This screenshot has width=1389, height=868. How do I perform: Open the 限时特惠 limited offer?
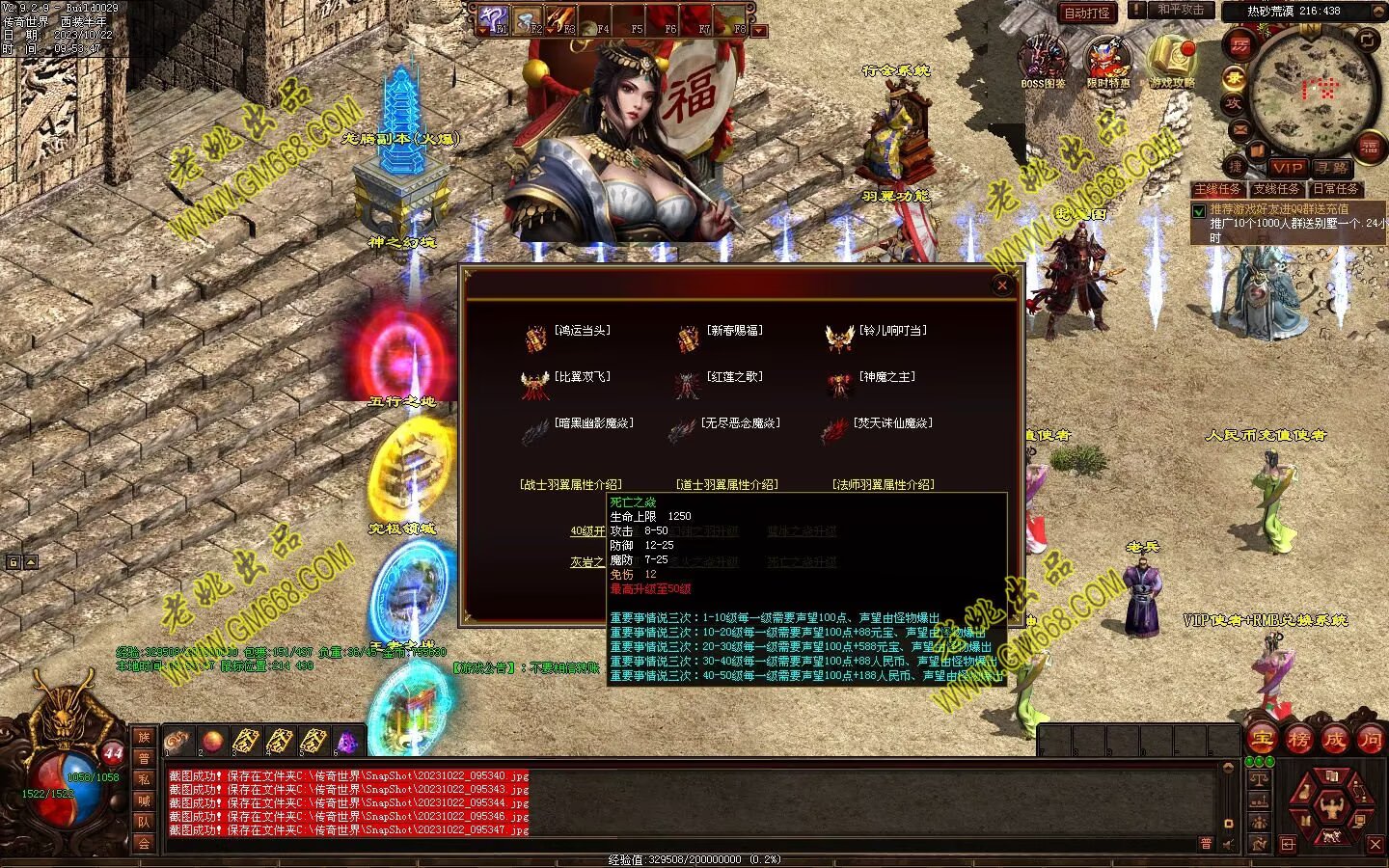(1107, 60)
